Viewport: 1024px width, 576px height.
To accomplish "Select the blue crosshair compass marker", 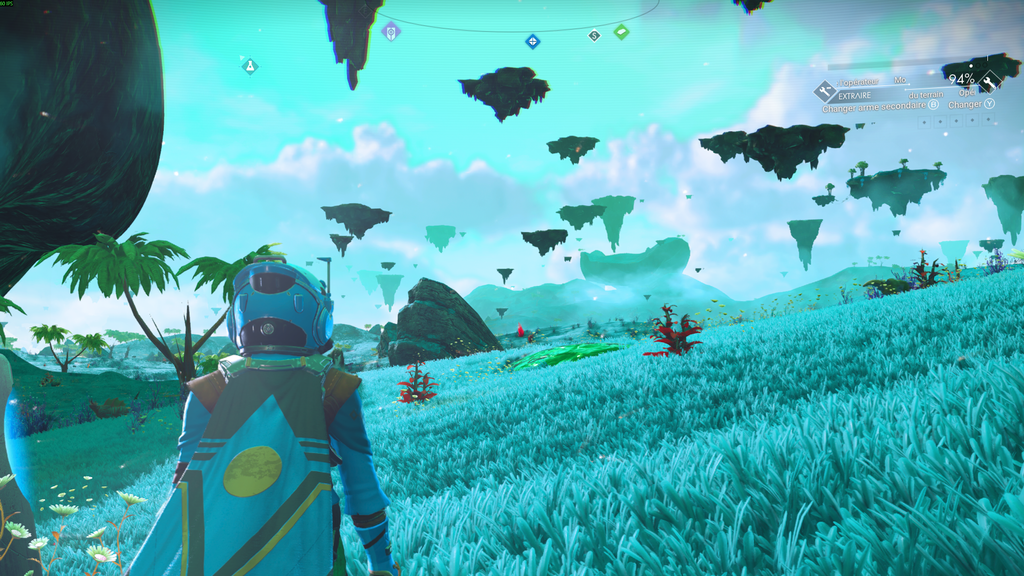I will tap(533, 41).
